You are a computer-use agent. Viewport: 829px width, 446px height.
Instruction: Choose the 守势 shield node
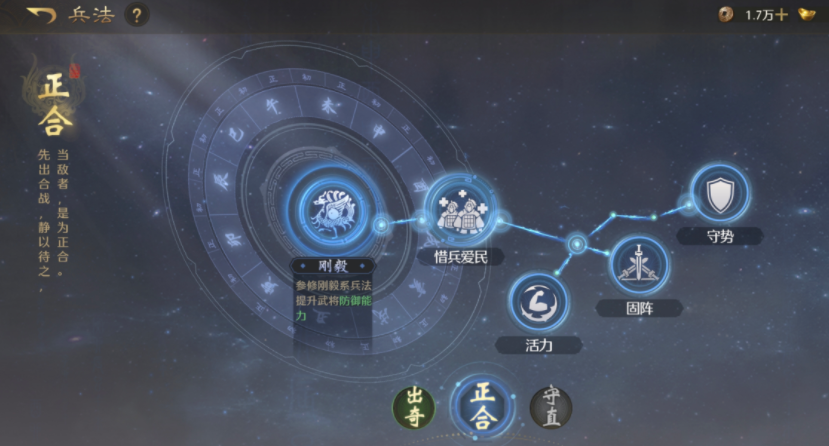point(719,196)
